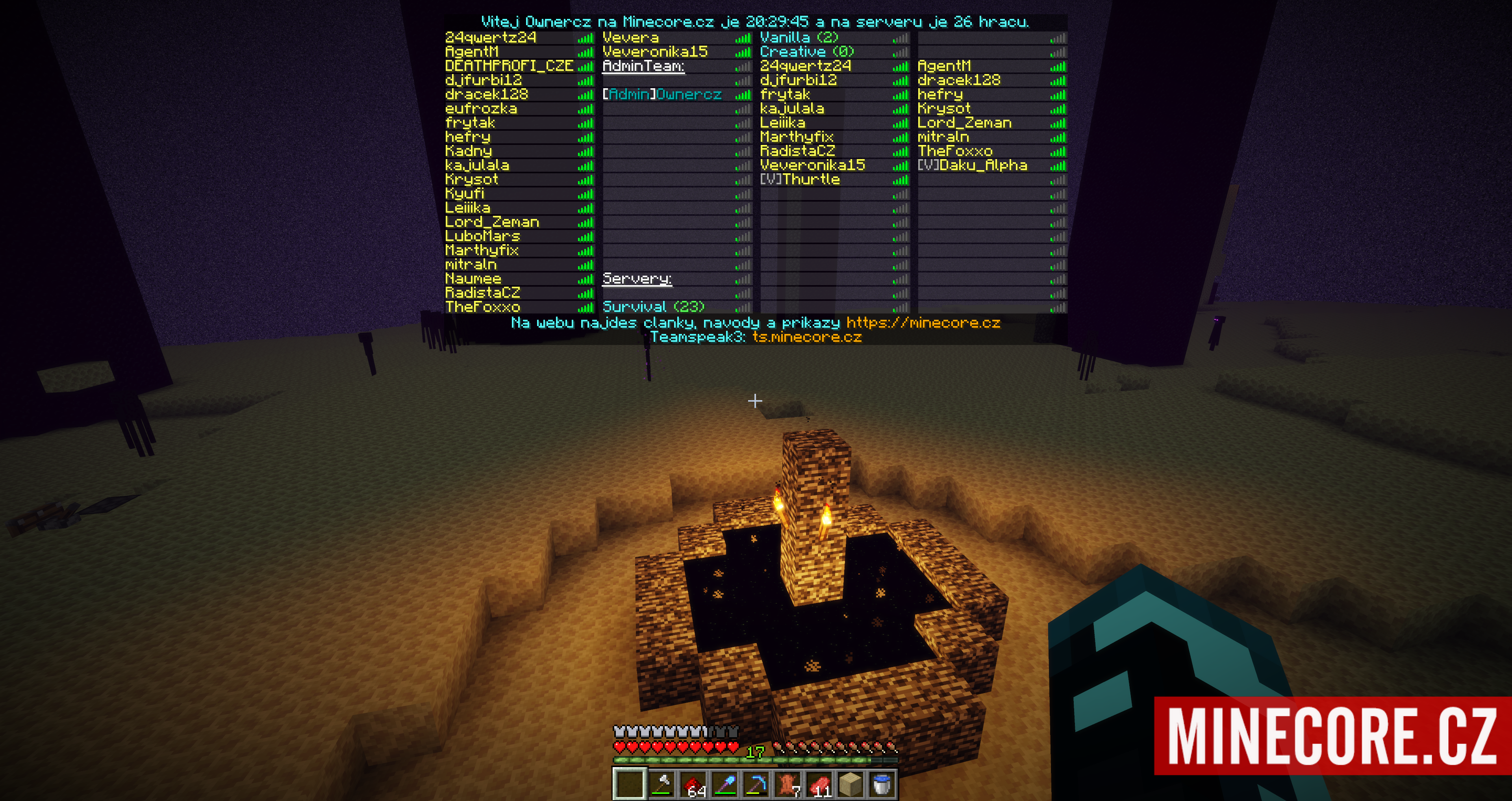Pick the raw beef hotbar slot
The height and width of the screenshot is (801, 1512).
(x=819, y=784)
